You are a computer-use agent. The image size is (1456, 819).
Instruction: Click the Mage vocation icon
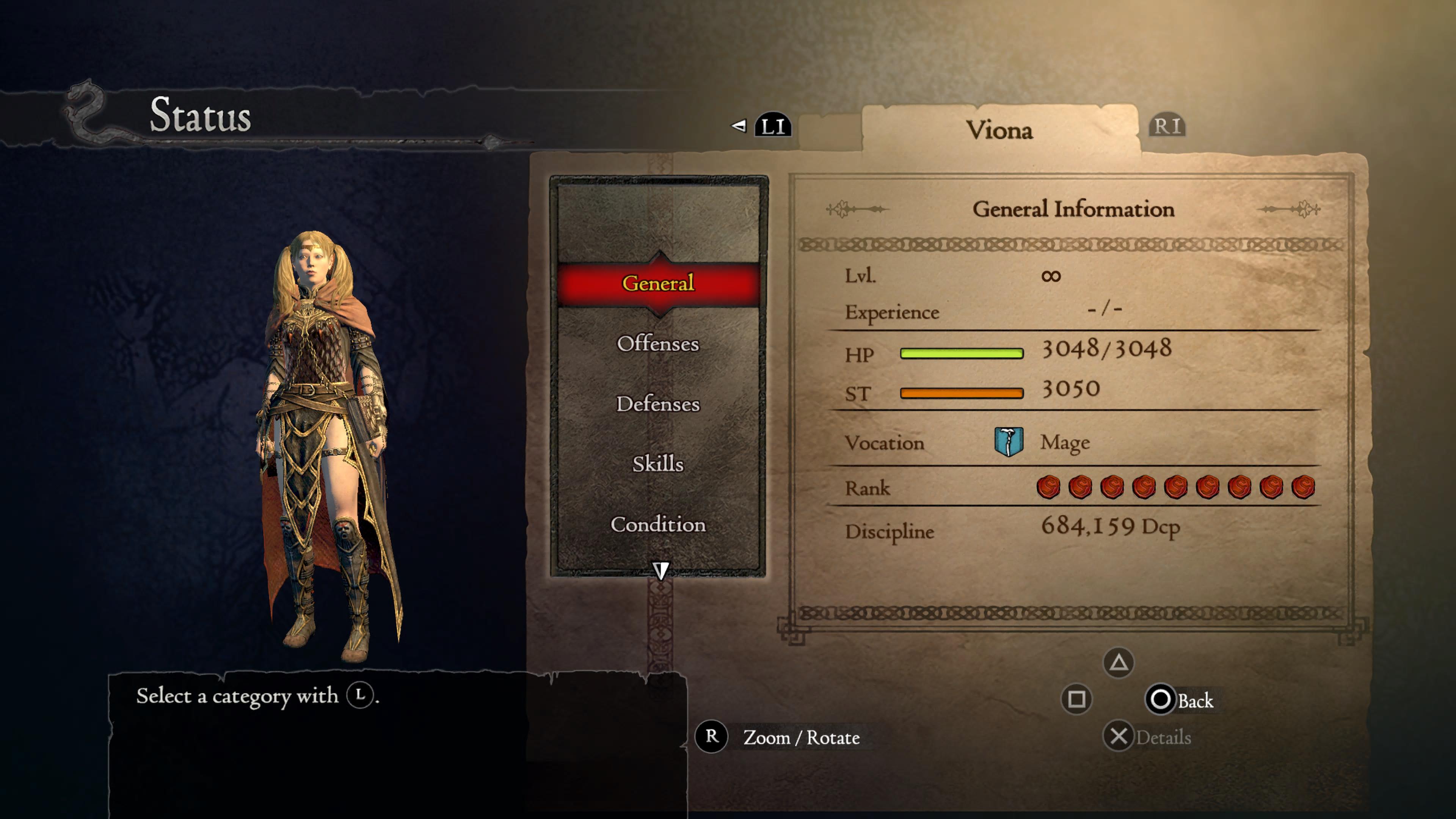point(1008,441)
